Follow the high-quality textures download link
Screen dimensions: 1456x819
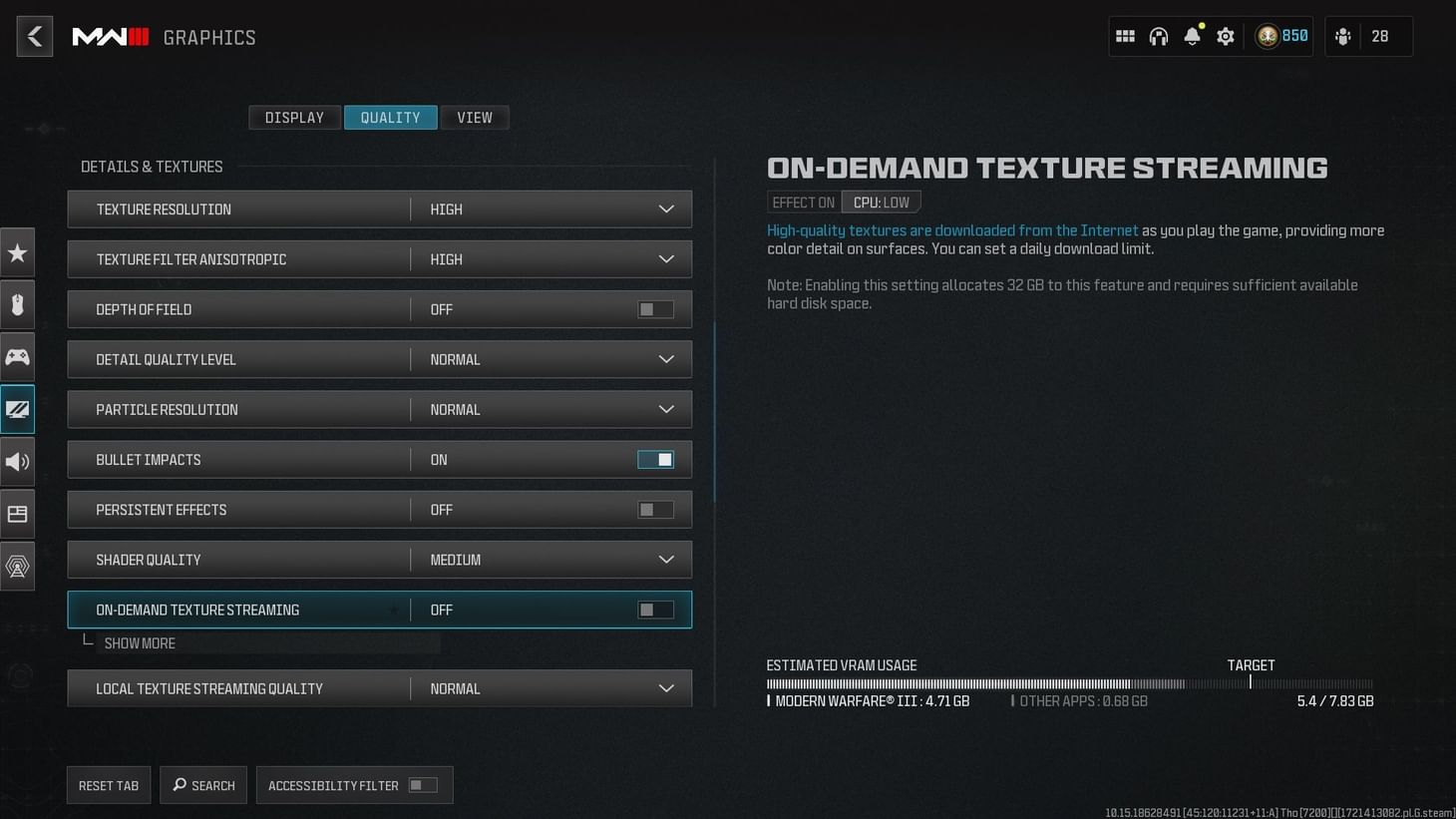click(x=952, y=229)
